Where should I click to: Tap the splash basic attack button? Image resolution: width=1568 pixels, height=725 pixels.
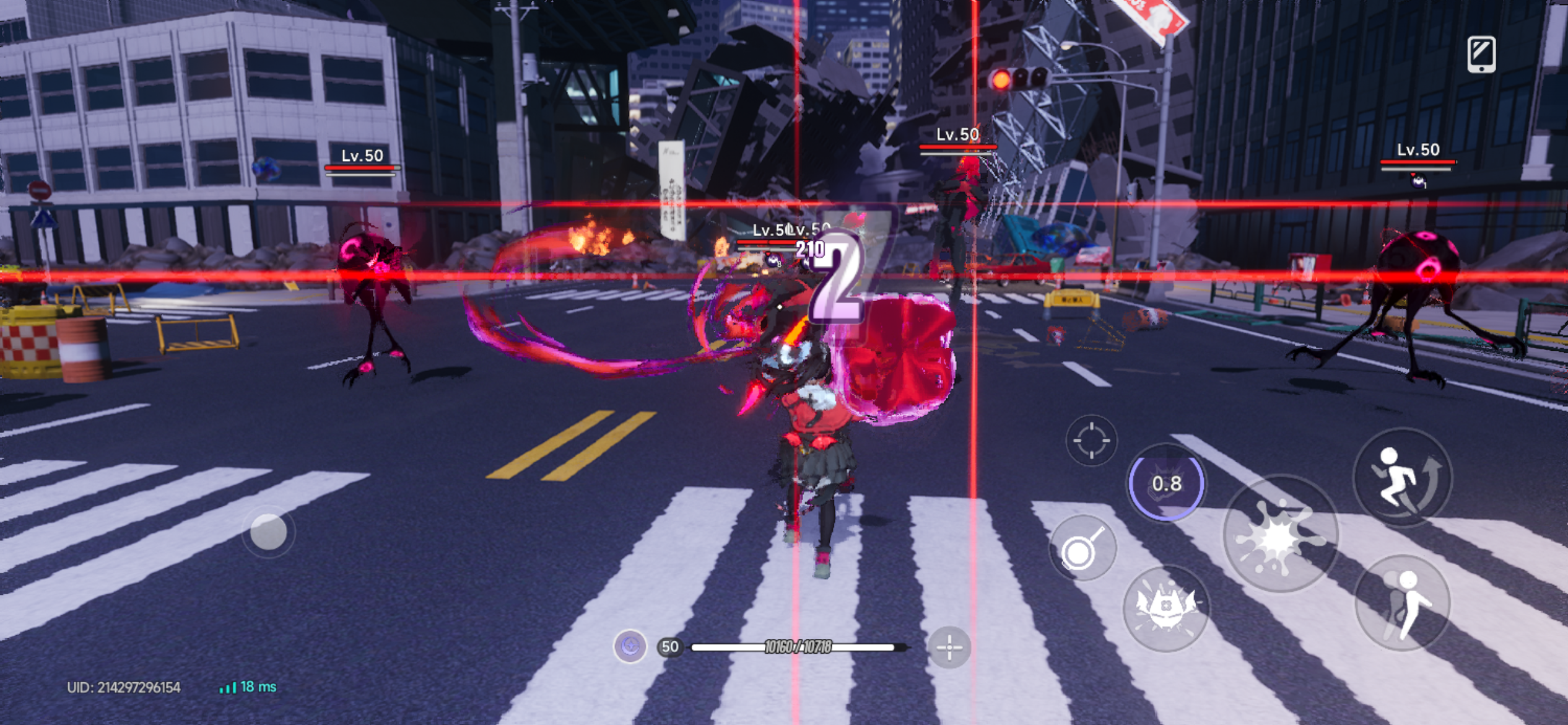point(1280,534)
